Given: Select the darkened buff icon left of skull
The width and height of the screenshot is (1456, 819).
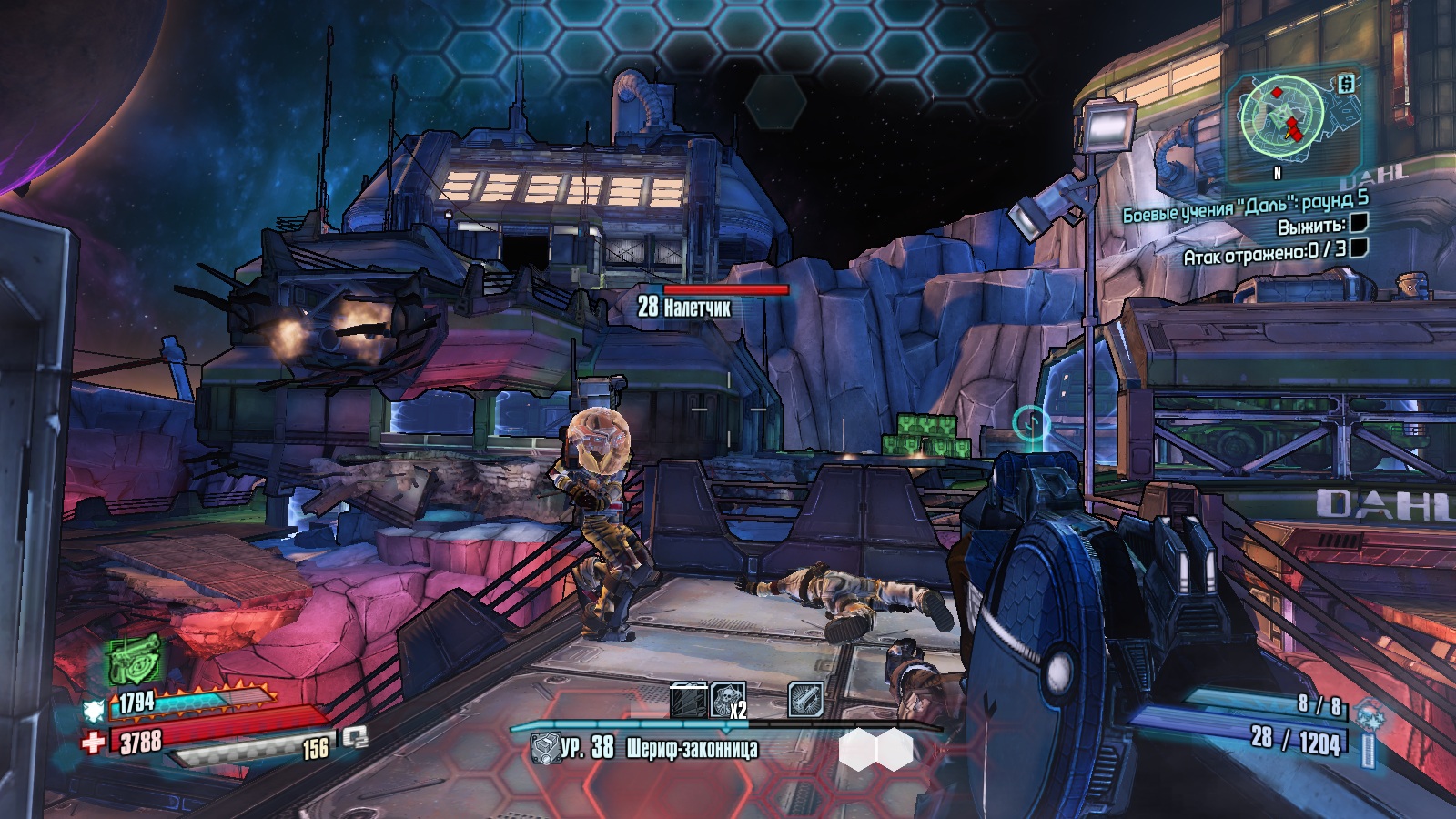Looking at the screenshot, I should coord(688,700).
